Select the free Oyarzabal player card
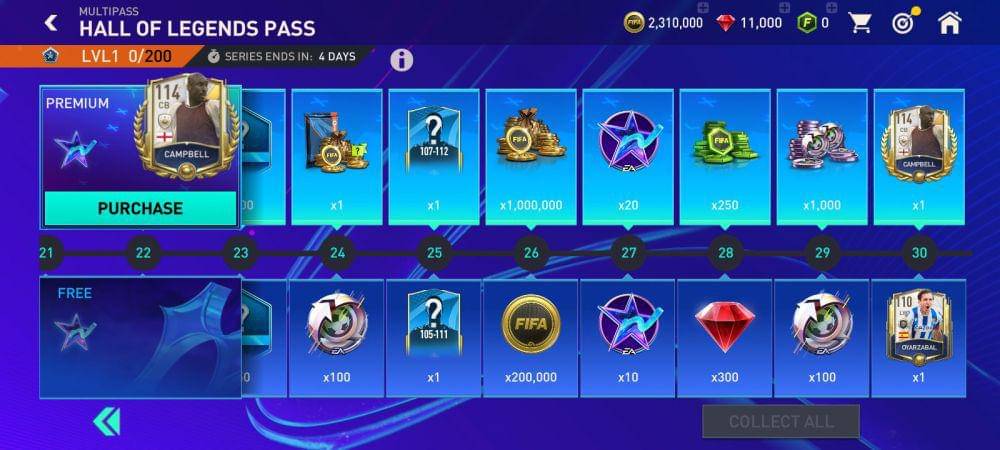The image size is (1000, 450). (x=919, y=338)
